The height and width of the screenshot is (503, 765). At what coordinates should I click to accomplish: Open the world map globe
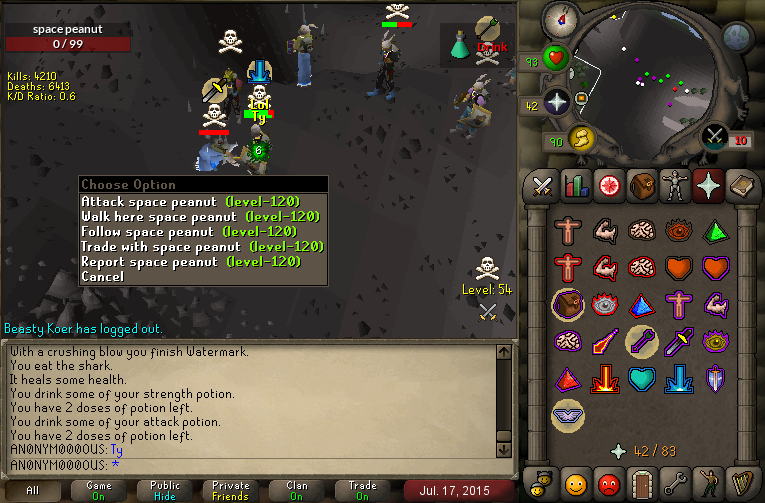click(x=737, y=38)
